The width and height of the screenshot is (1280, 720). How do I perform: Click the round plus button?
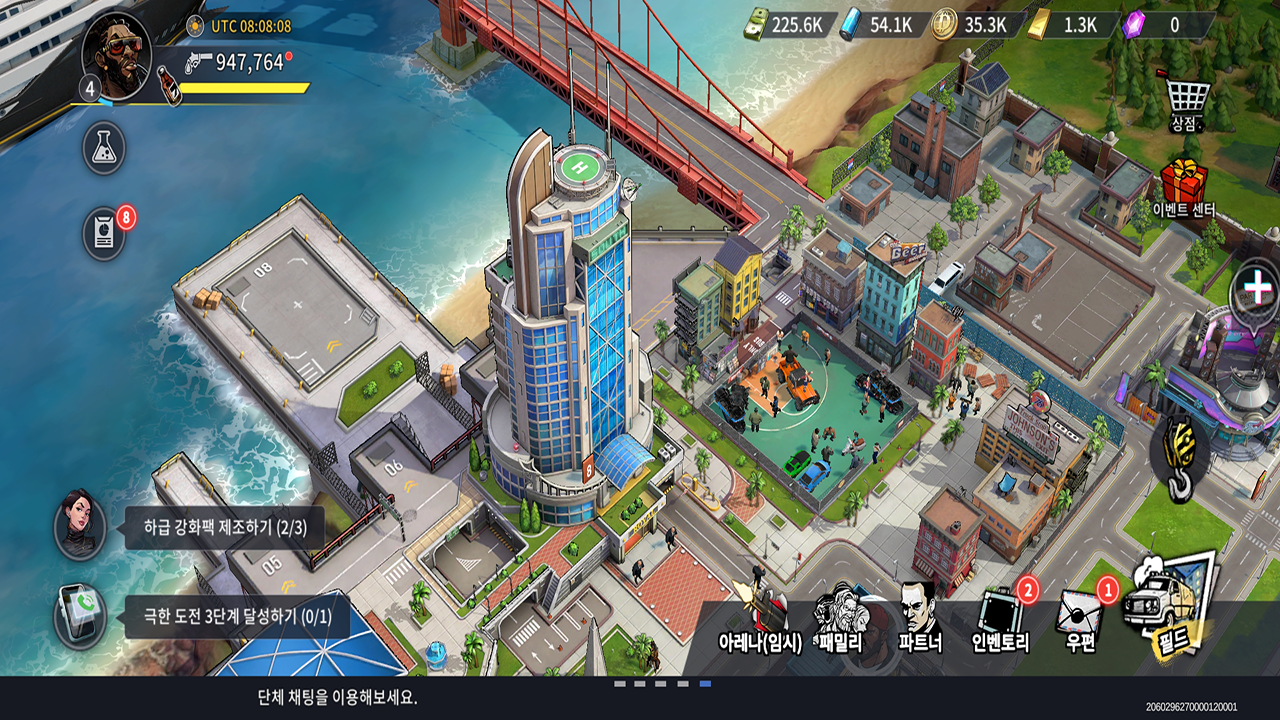click(x=1254, y=290)
